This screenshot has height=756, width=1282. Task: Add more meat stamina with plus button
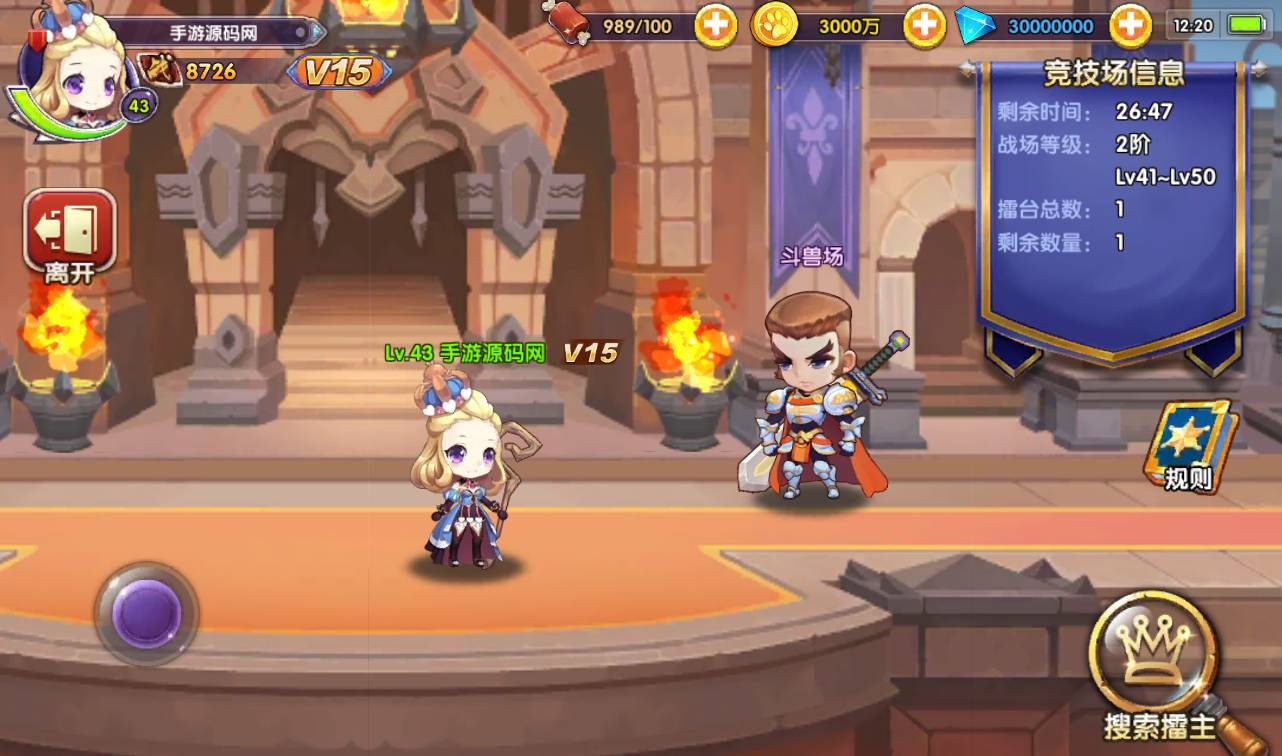click(x=716, y=26)
